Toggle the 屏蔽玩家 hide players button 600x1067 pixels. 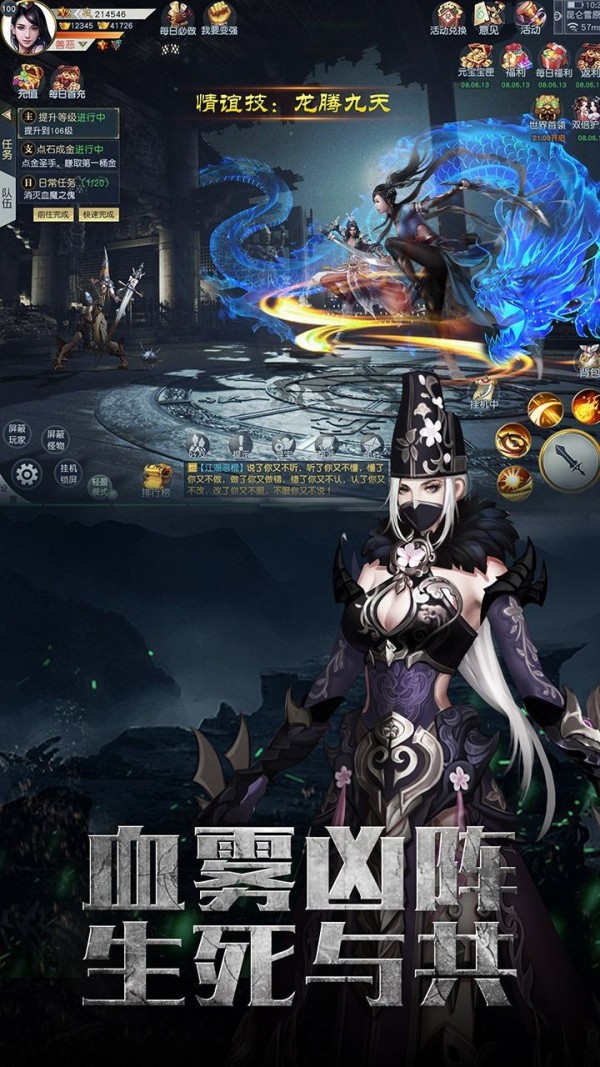tap(19, 435)
